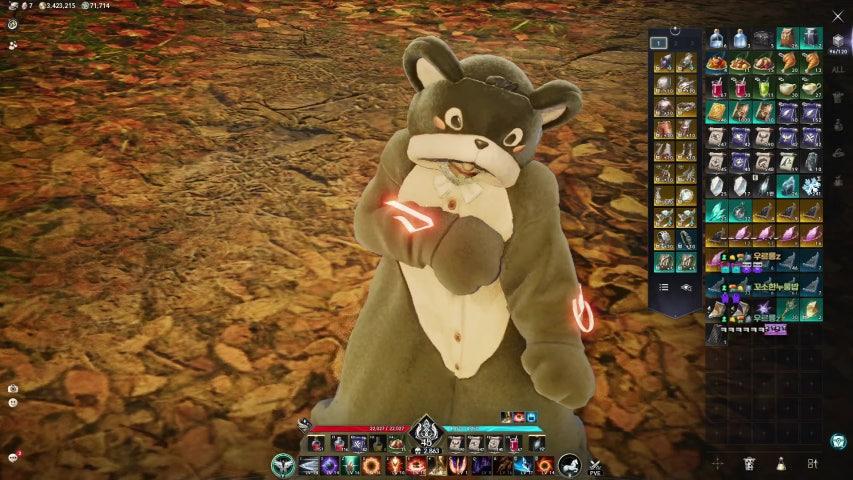Select the white snowflake item slot
The width and height of the screenshot is (853, 480).
[x=810, y=186]
